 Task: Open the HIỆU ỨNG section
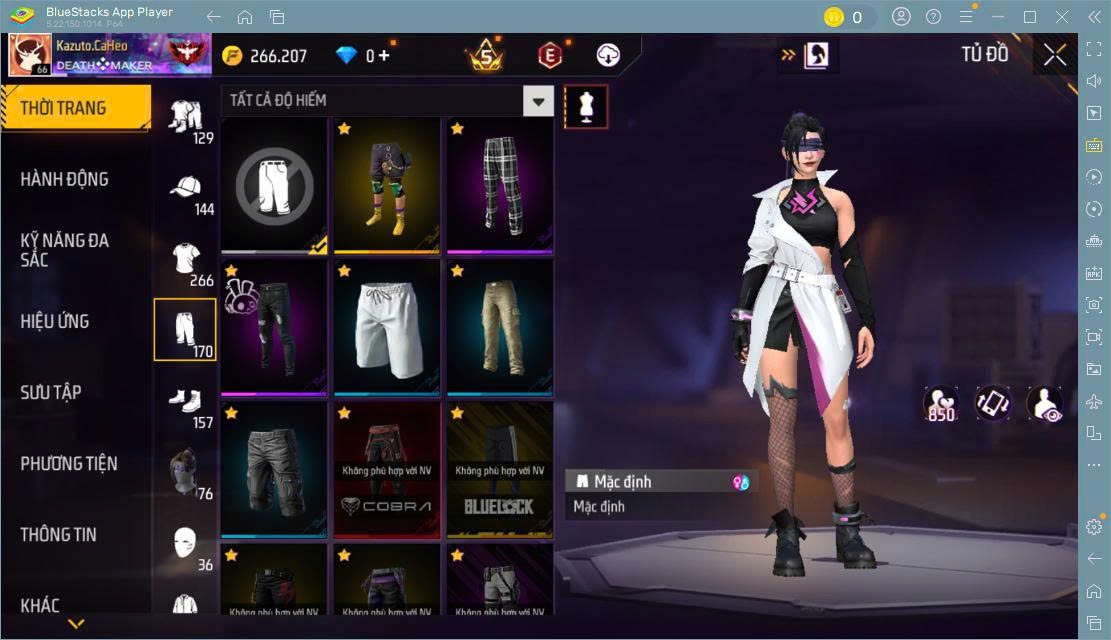click(x=55, y=321)
